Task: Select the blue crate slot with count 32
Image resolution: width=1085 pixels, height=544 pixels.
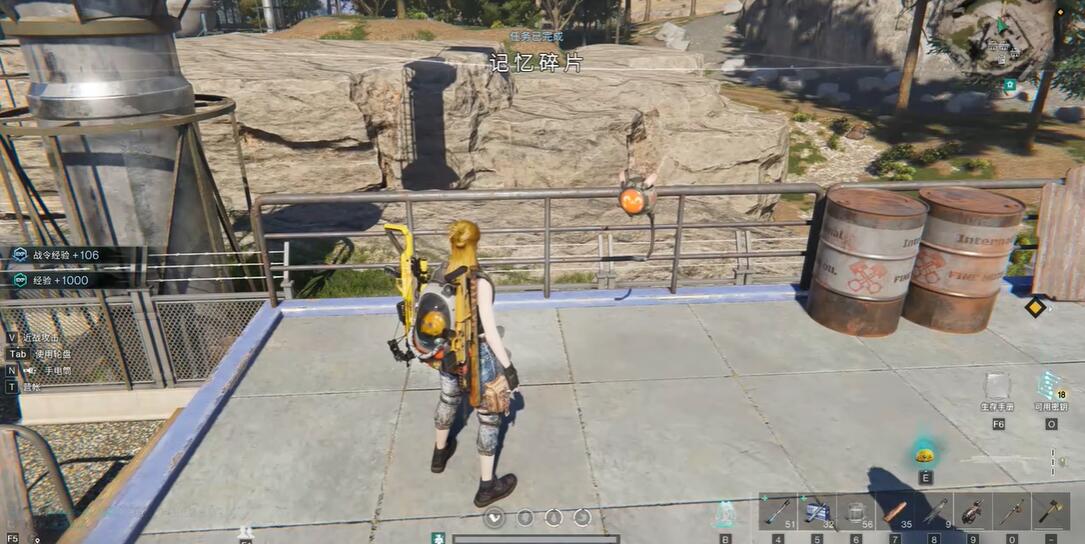Action: coord(817,512)
